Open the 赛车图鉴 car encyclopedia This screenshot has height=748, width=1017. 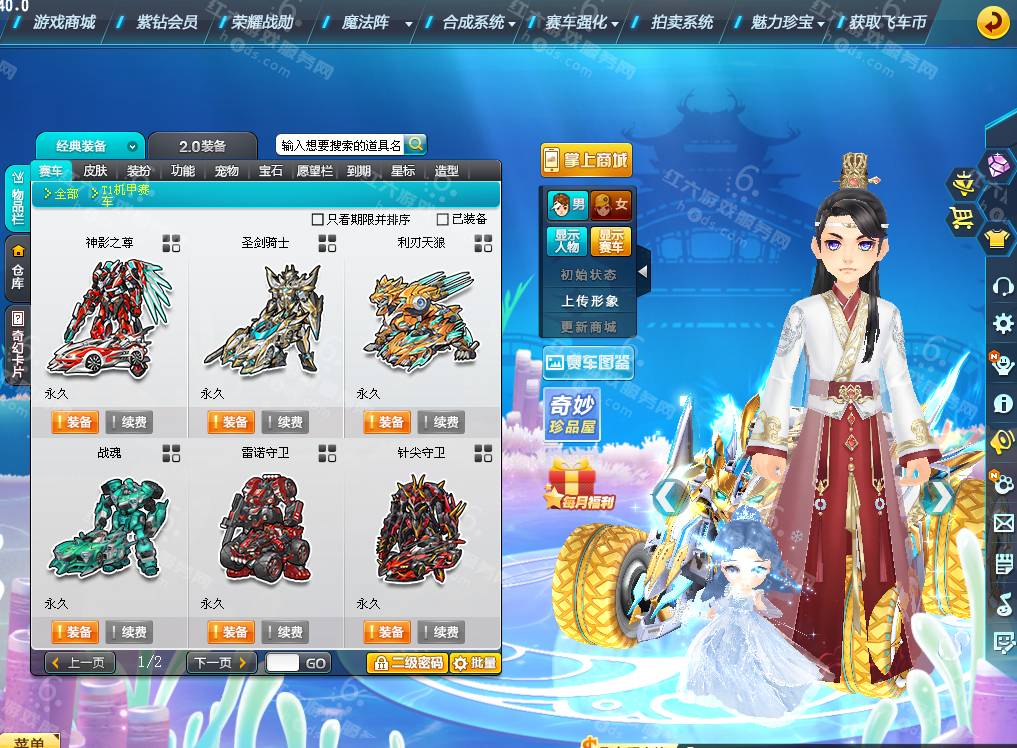tap(588, 363)
